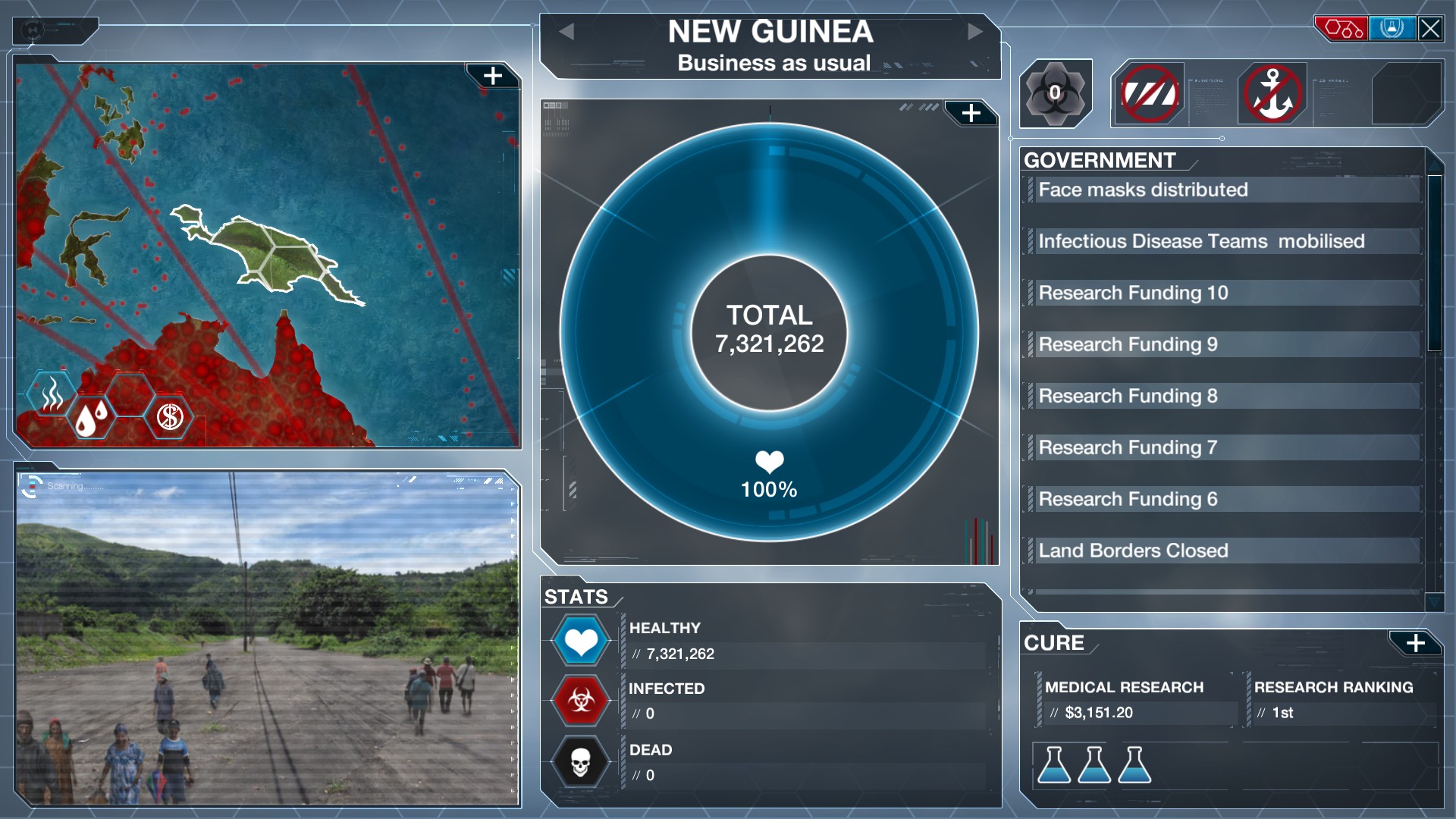Click the government list scroll-down arrow
Image resolution: width=1456 pixels, height=819 pixels.
[x=1434, y=601]
